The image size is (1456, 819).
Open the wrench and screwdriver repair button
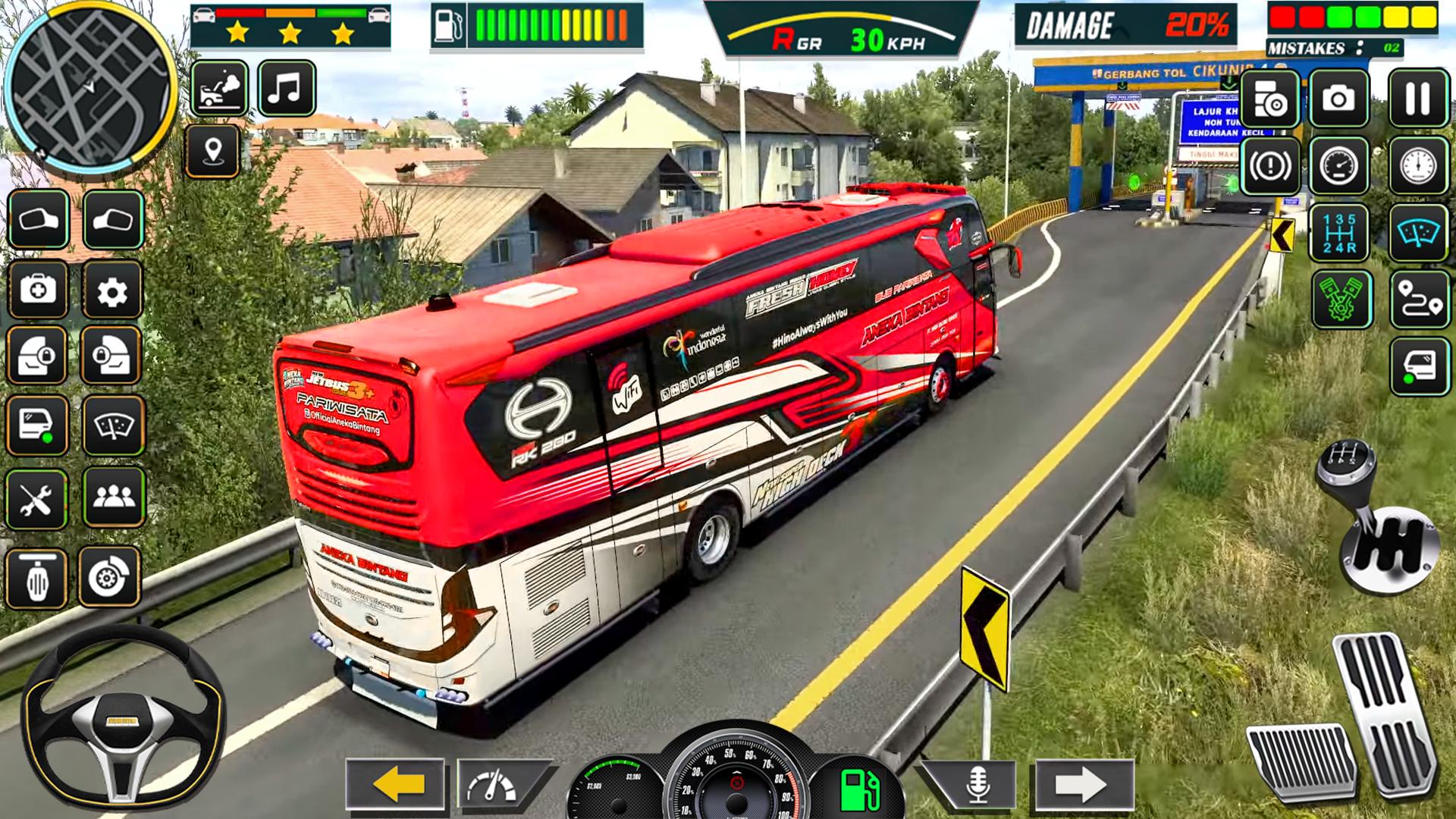[x=36, y=499]
